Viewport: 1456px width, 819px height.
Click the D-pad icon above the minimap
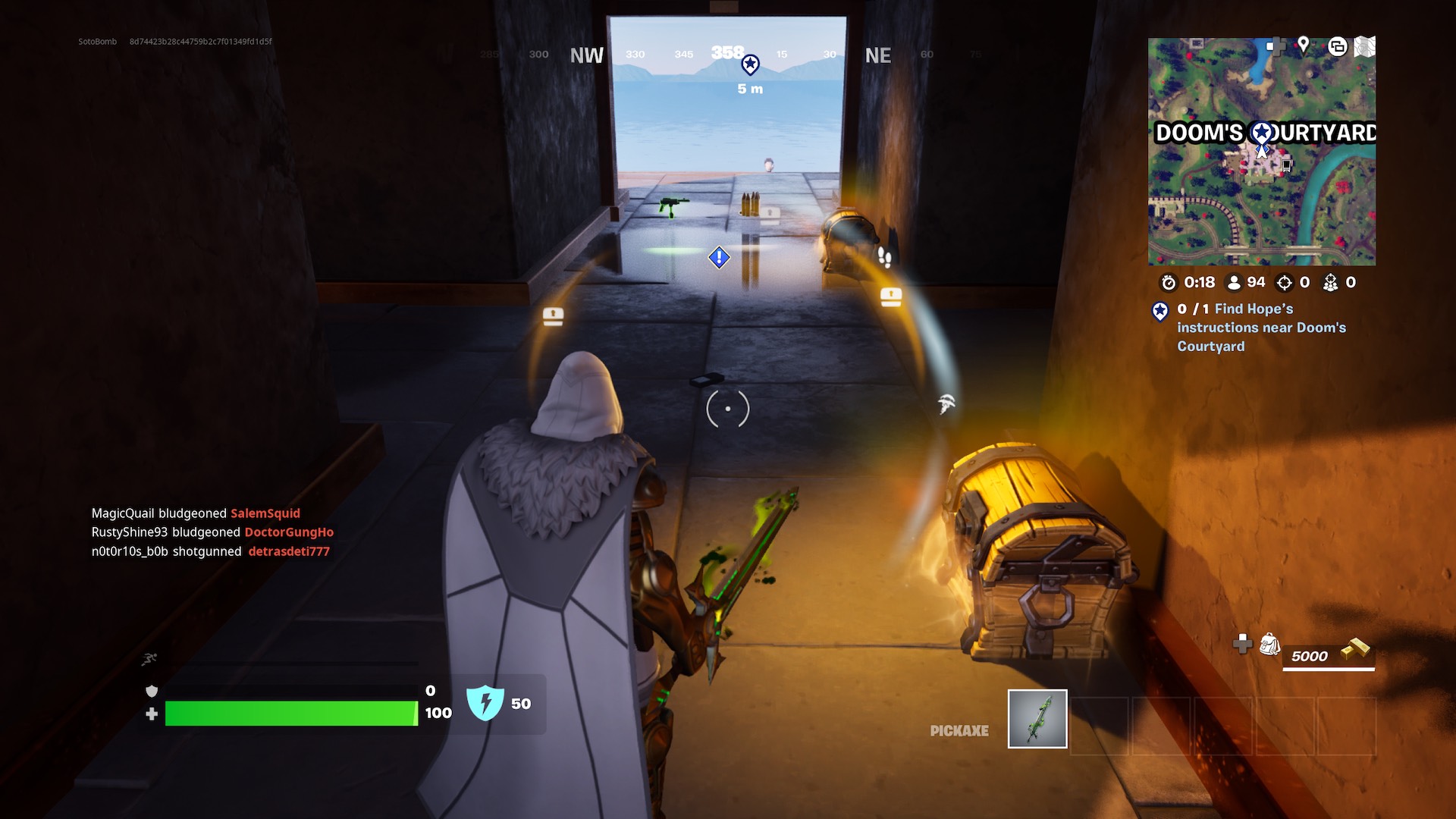(x=1276, y=47)
